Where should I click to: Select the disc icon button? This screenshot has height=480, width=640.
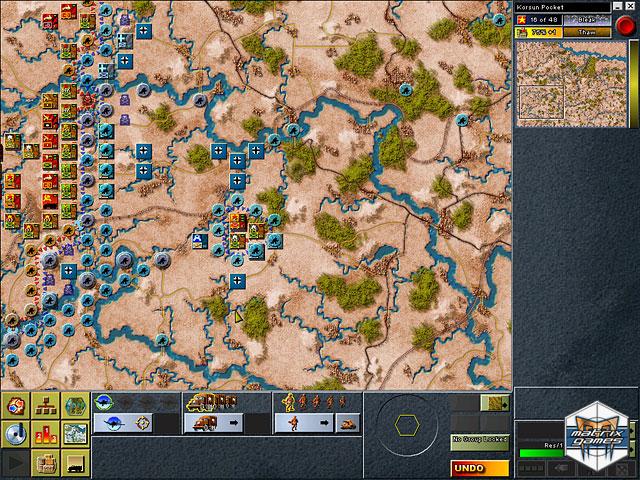pos(16,434)
